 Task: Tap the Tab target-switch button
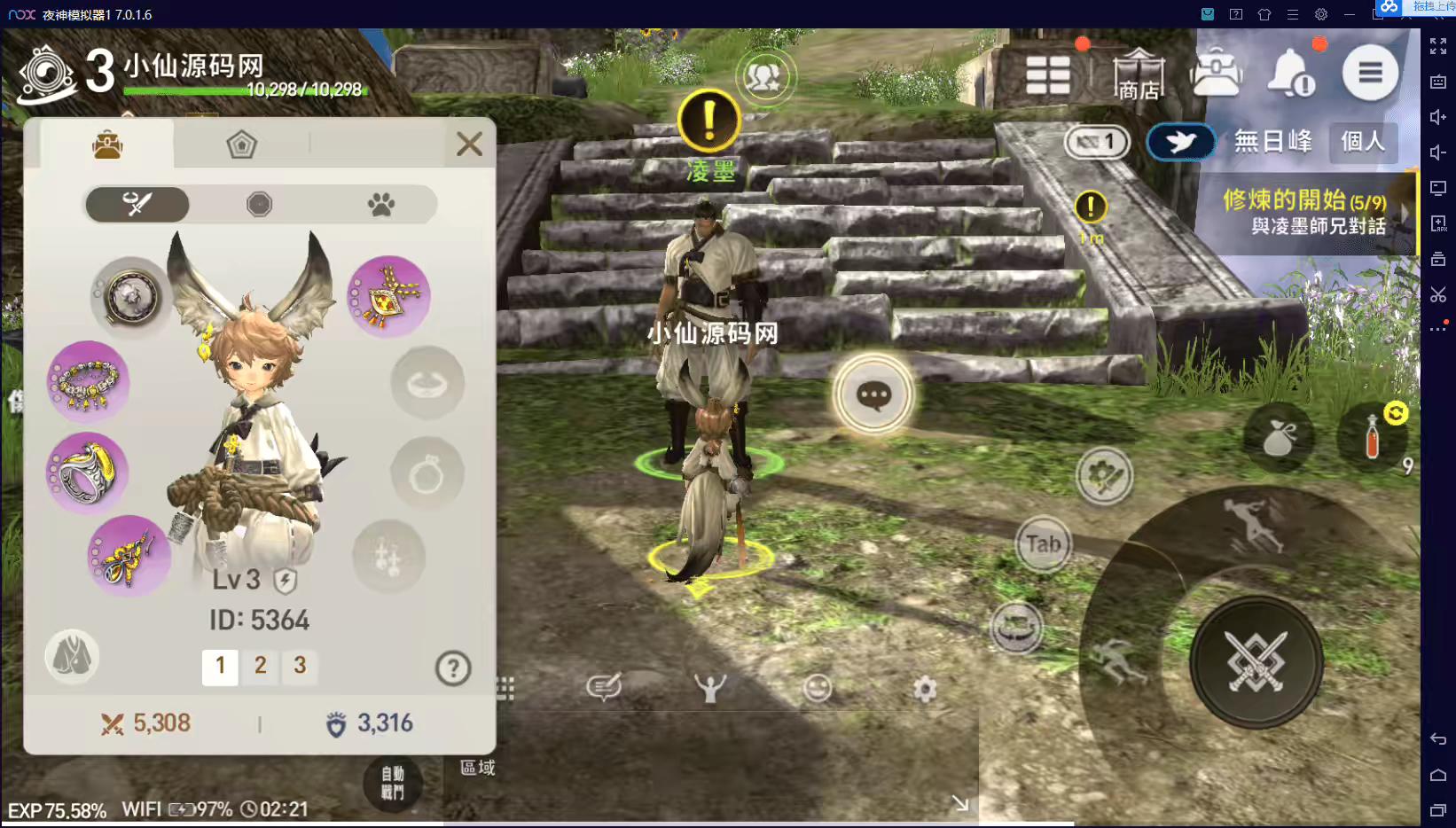click(1042, 545)
